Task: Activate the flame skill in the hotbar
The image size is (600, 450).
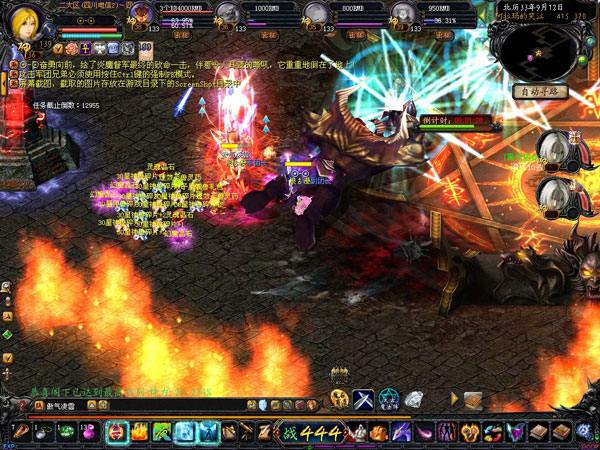Action: coord(139,432)
